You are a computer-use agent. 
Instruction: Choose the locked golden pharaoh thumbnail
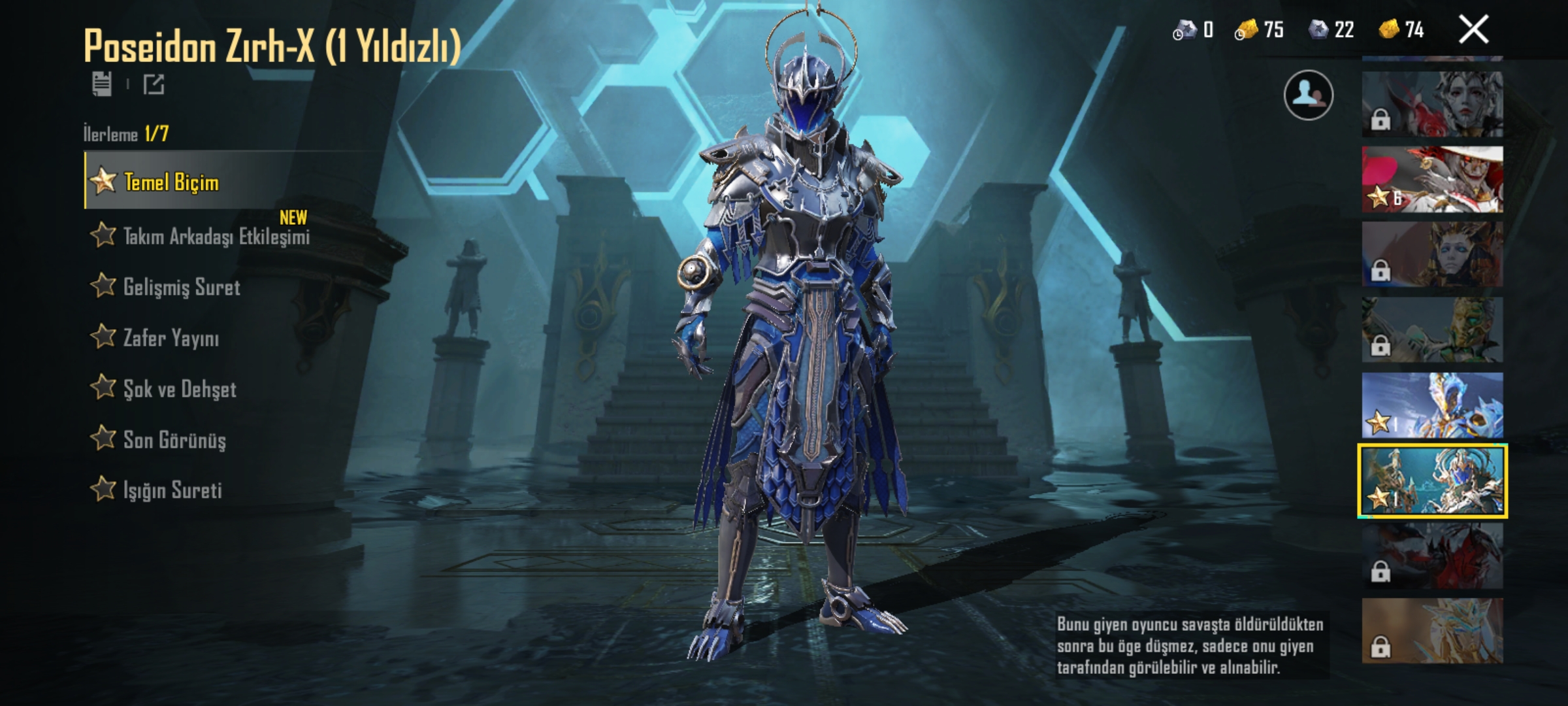[x=1432, y=254]
